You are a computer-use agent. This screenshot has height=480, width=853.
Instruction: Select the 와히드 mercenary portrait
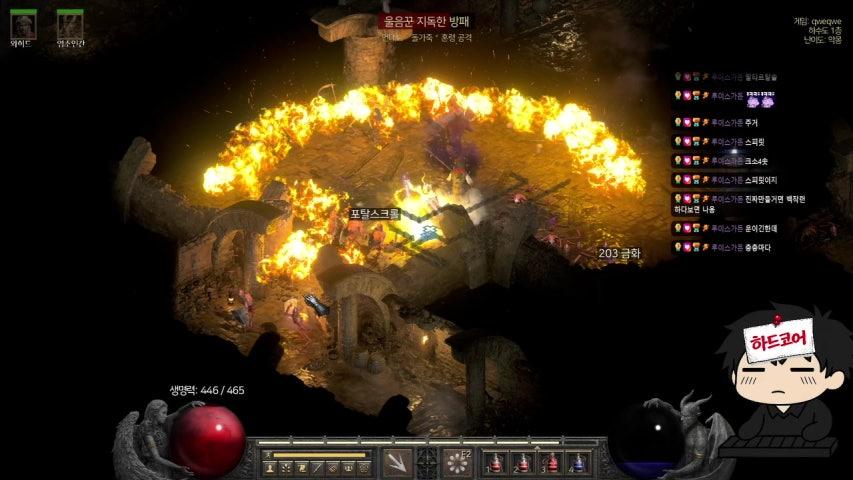click(23, 25)
